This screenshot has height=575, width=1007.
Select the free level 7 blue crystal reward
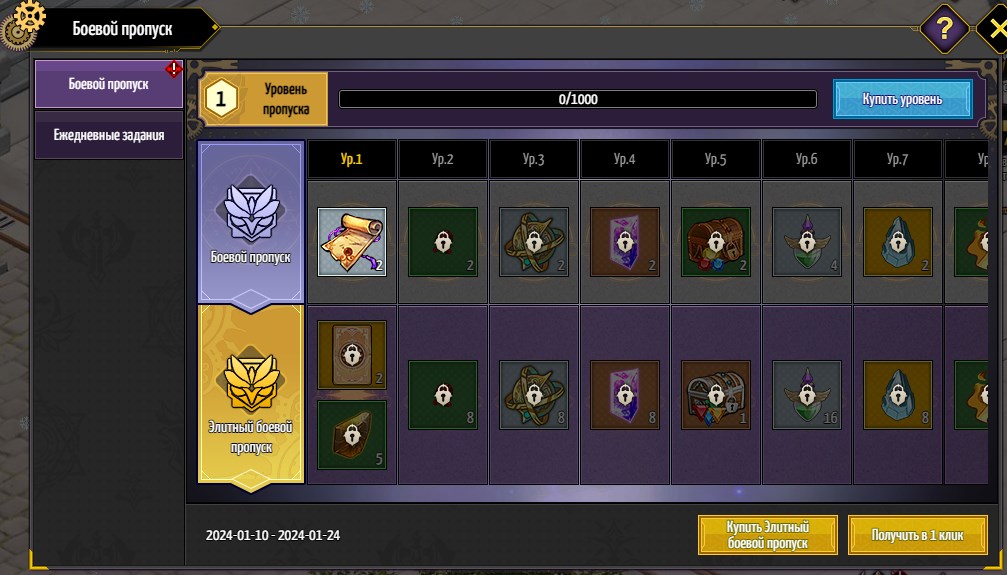pyautogui.click(x=897, y=241)
